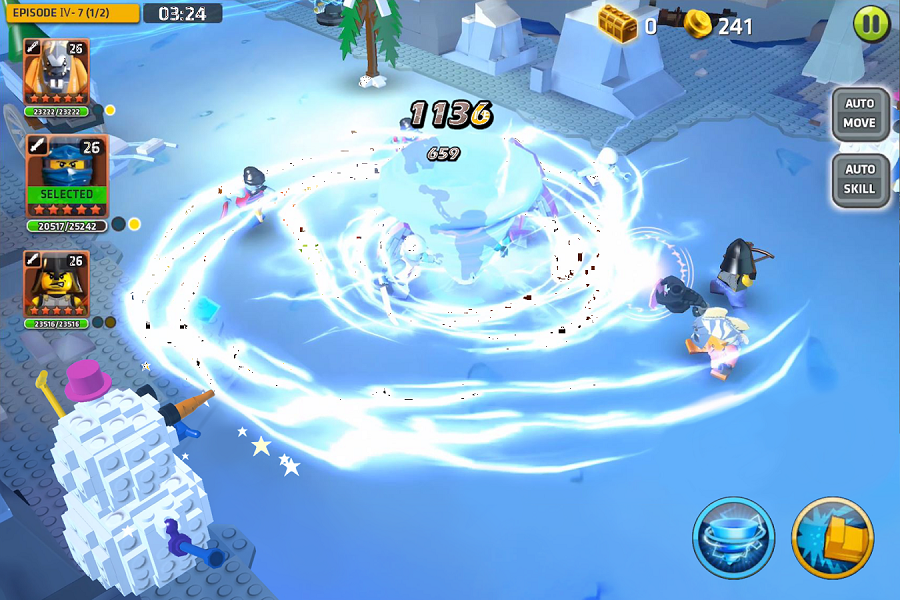Screen dimensions: 900x600
Task: Activate the orange ice block skill
Action: [832, 537]
